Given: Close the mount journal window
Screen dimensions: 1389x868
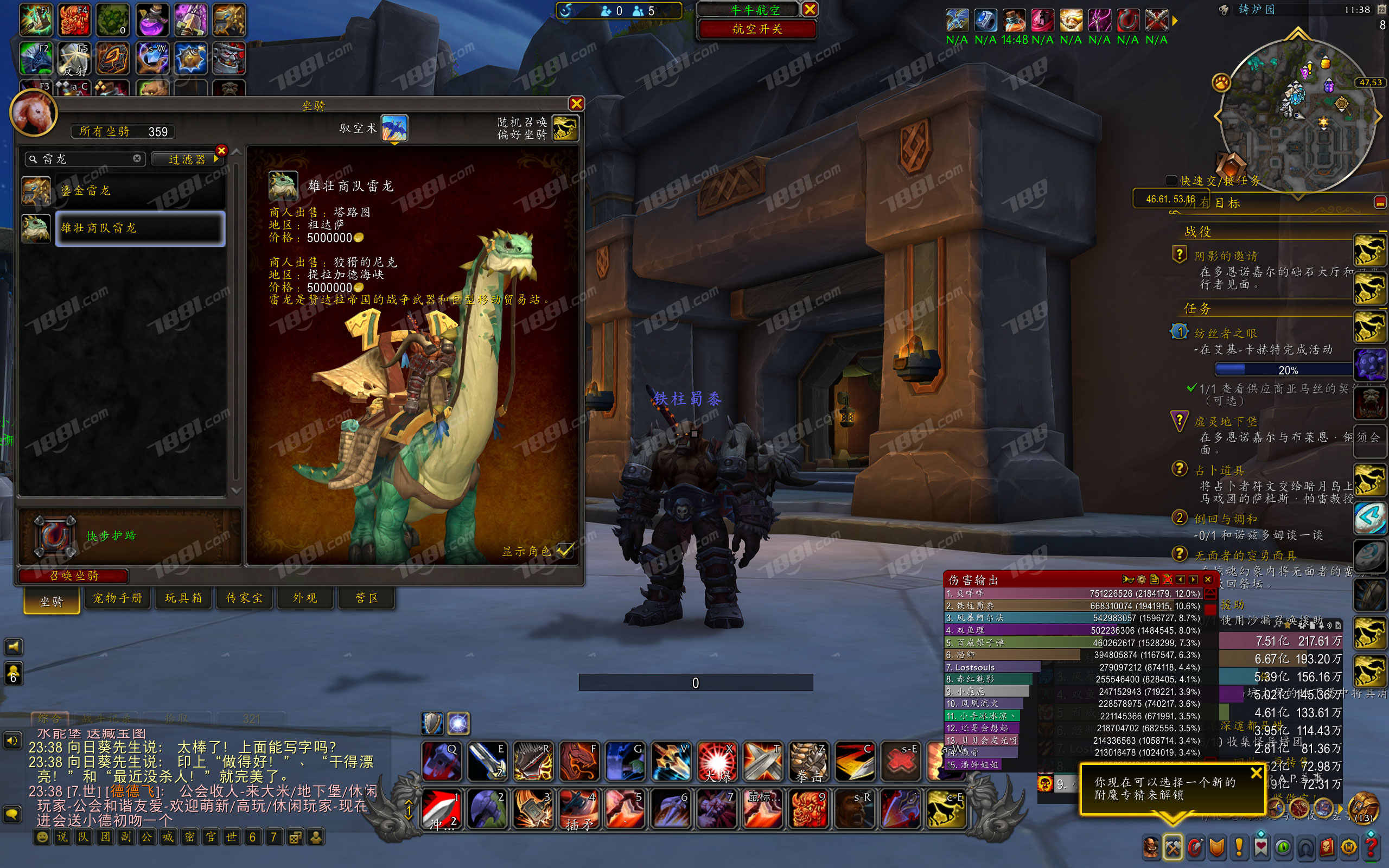Looking at the screenshot, I should (576, 103).
